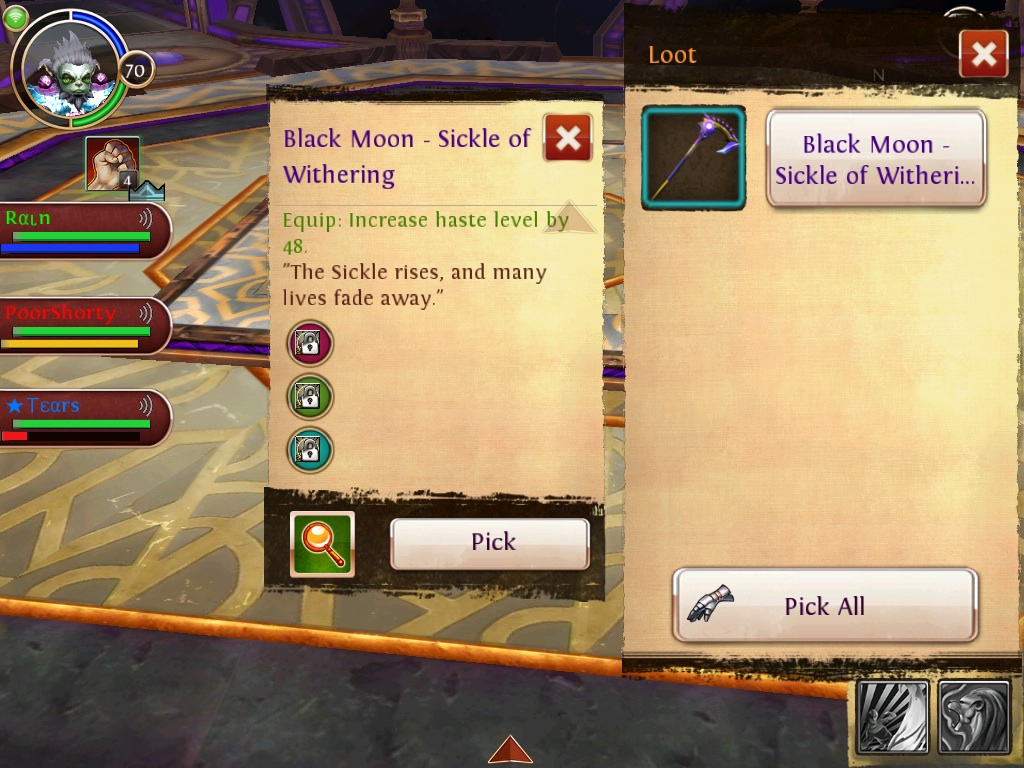The width and height of the screenshot is (1024, 768).
Task: Choose the Black Moon - Sickle of Witheri... entry
Action: [875, 159]
